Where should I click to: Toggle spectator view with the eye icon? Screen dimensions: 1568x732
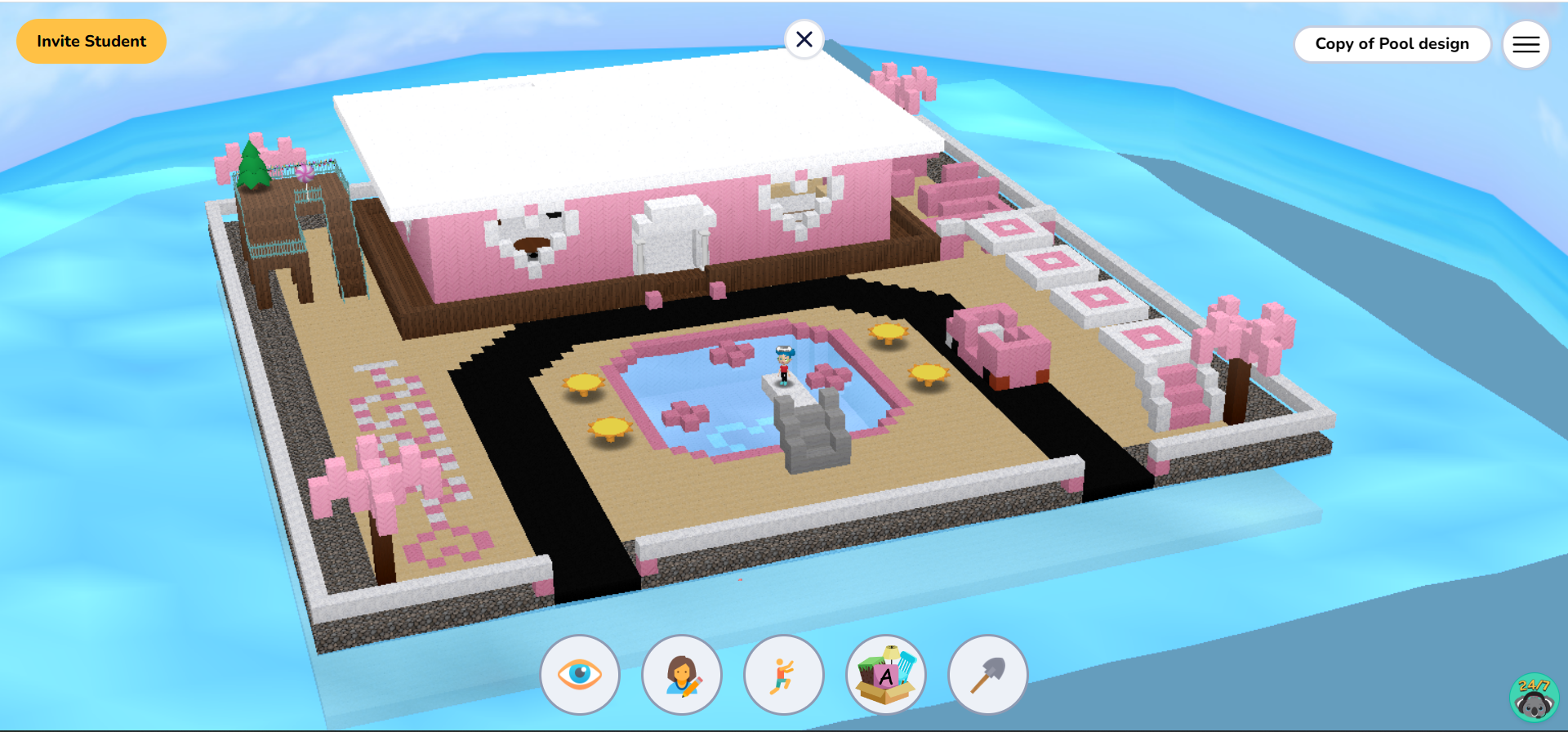tap(580, 674)
